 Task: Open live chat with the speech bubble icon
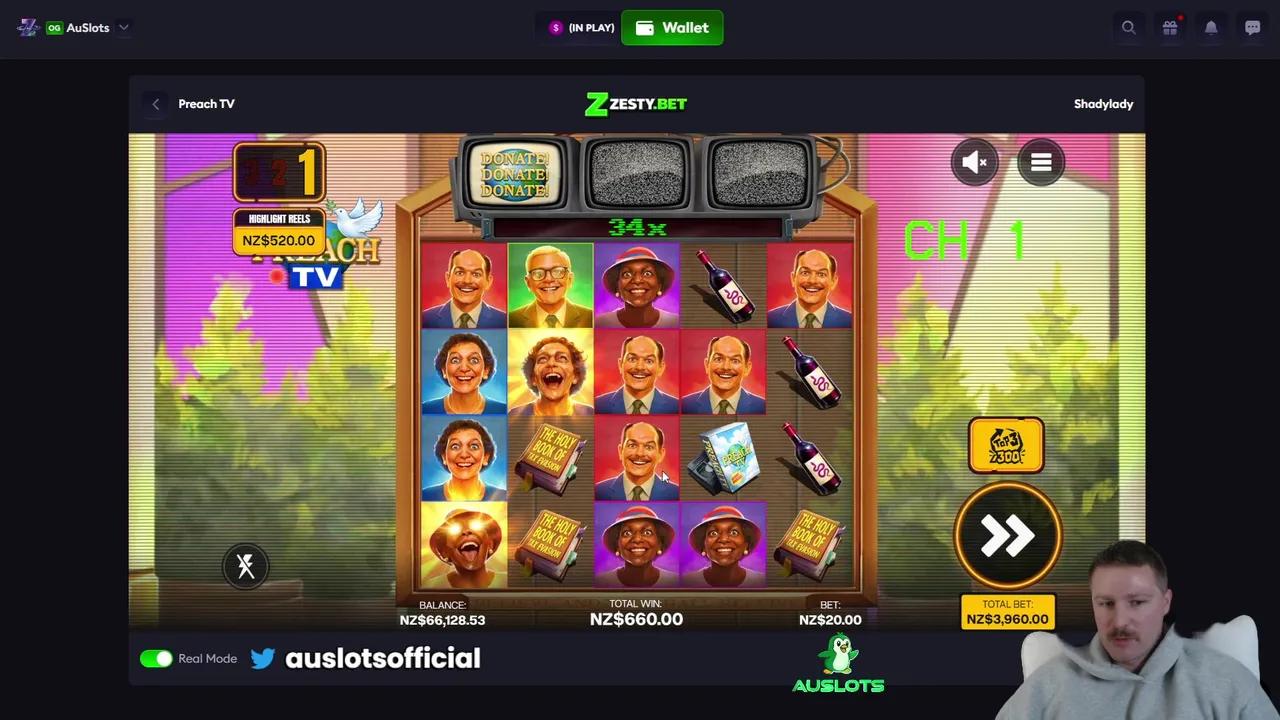click(x=1252, y=27)
